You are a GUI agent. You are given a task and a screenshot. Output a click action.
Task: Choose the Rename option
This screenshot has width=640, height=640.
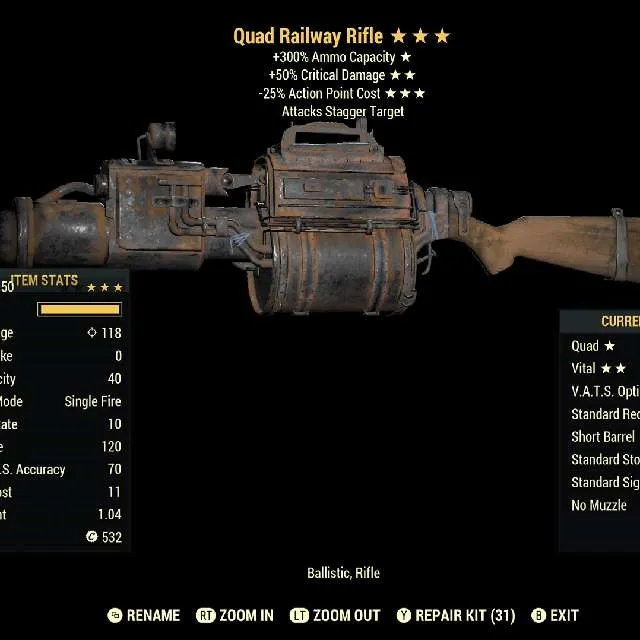[143, 616]
